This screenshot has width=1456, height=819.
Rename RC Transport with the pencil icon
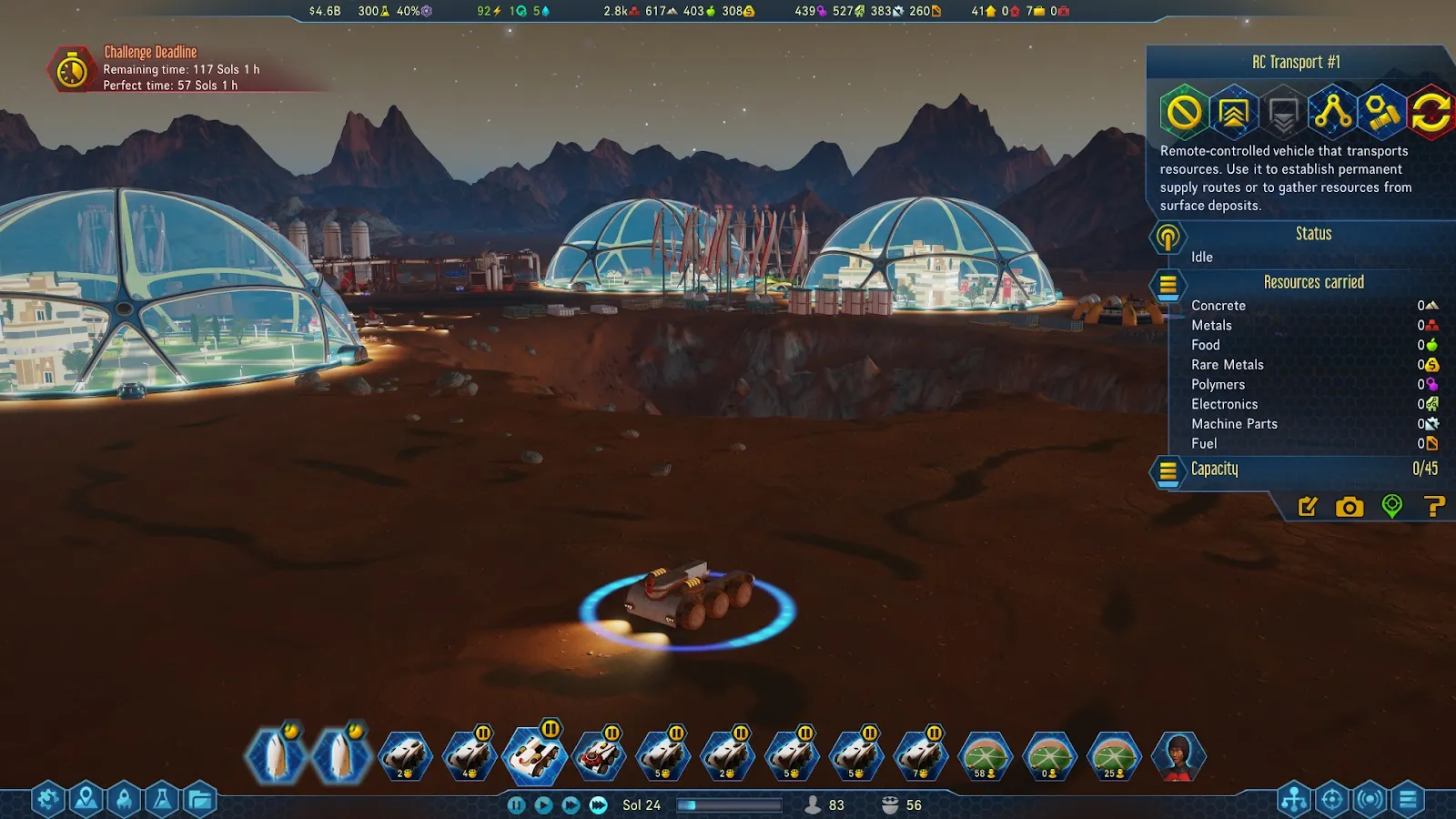coord(1308,507)
